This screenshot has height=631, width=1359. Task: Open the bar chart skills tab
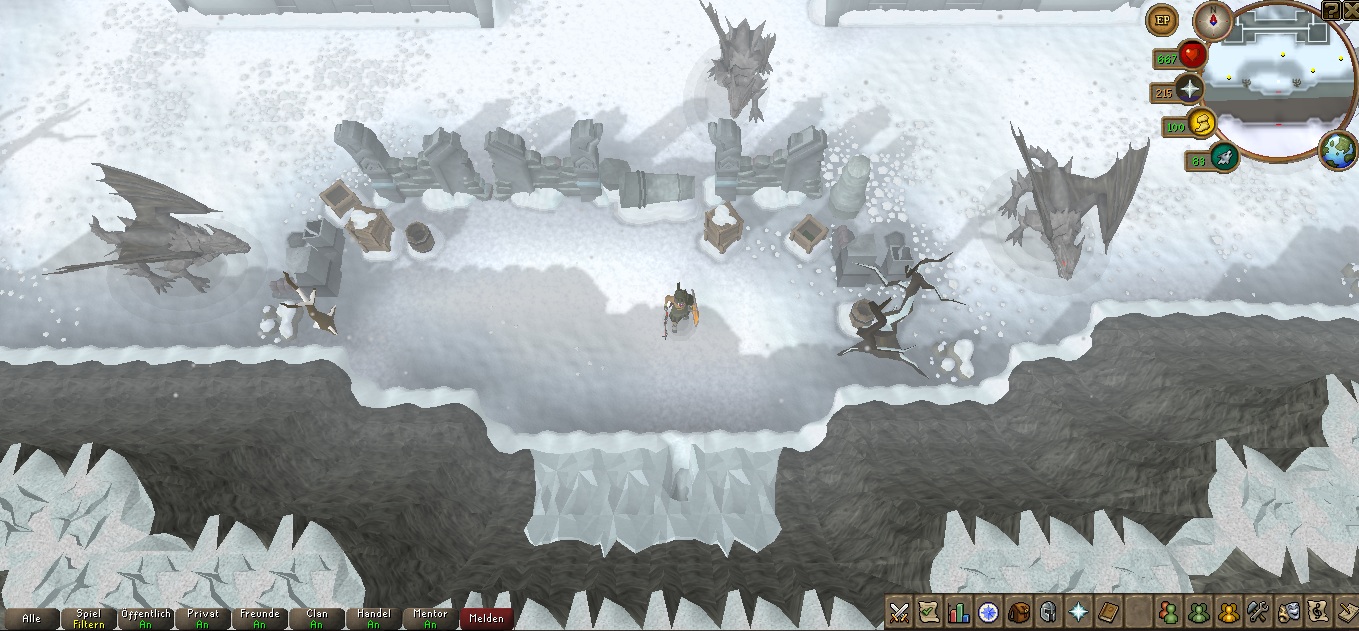(x=959, y=610)
